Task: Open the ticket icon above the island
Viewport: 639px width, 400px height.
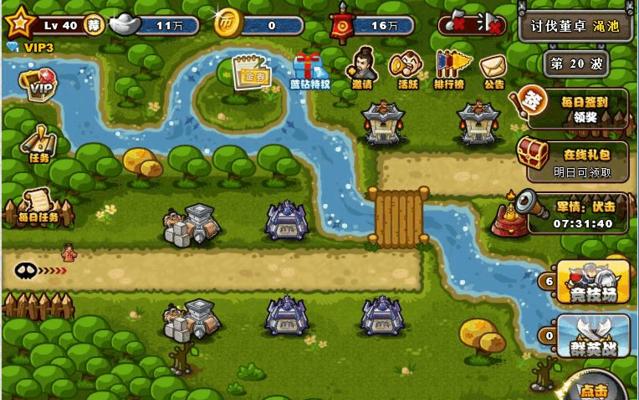Action: (x=250, y=70)
